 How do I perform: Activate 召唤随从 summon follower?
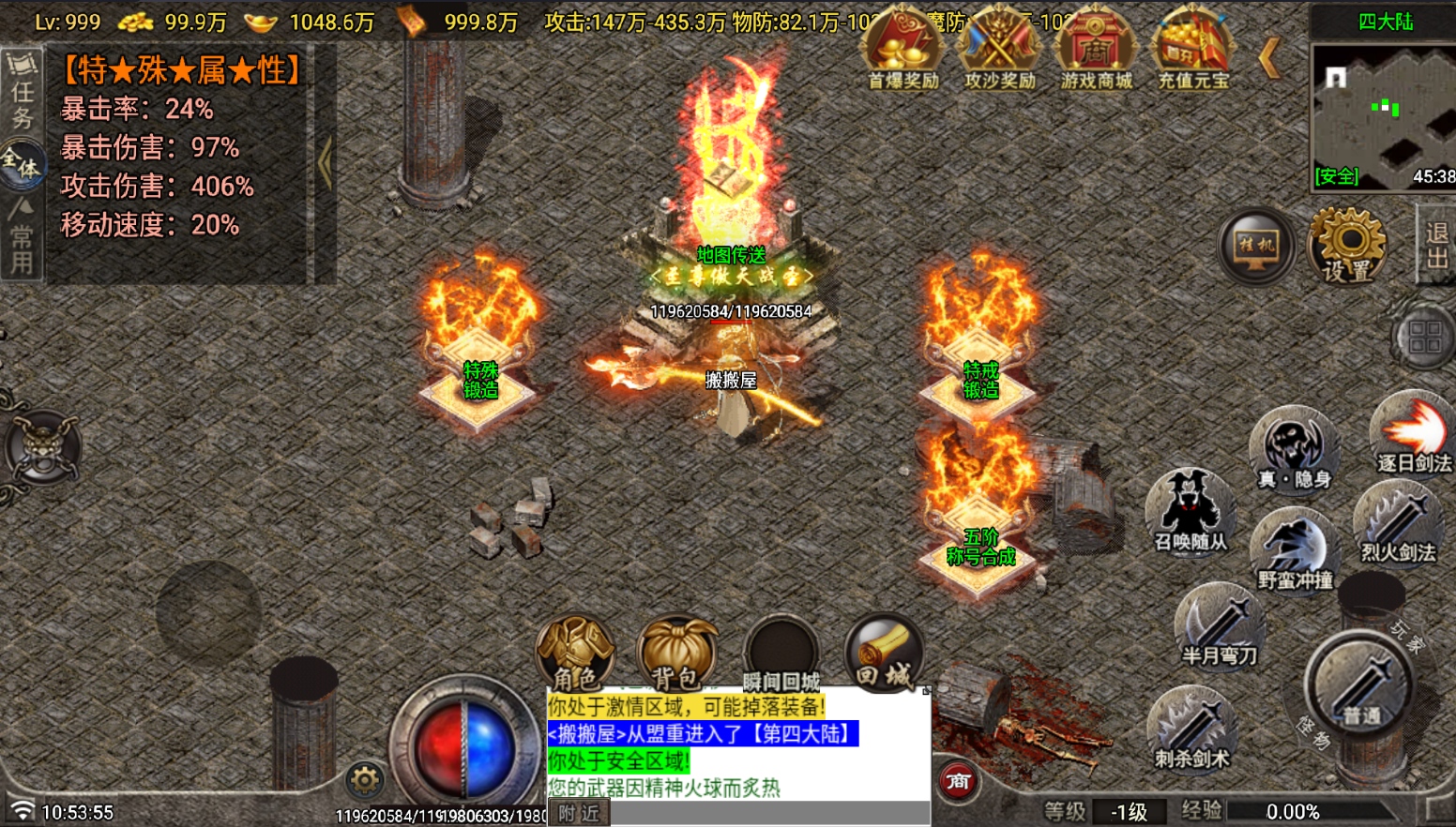point(1190,512)
